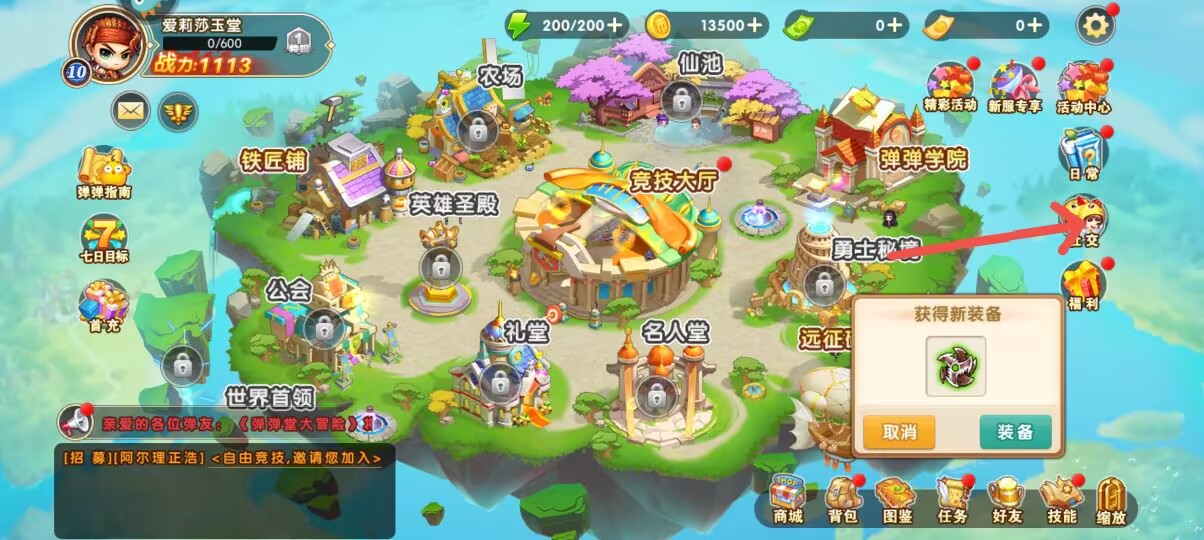Open 新服专享 offers

click(x=1014, y=86)
